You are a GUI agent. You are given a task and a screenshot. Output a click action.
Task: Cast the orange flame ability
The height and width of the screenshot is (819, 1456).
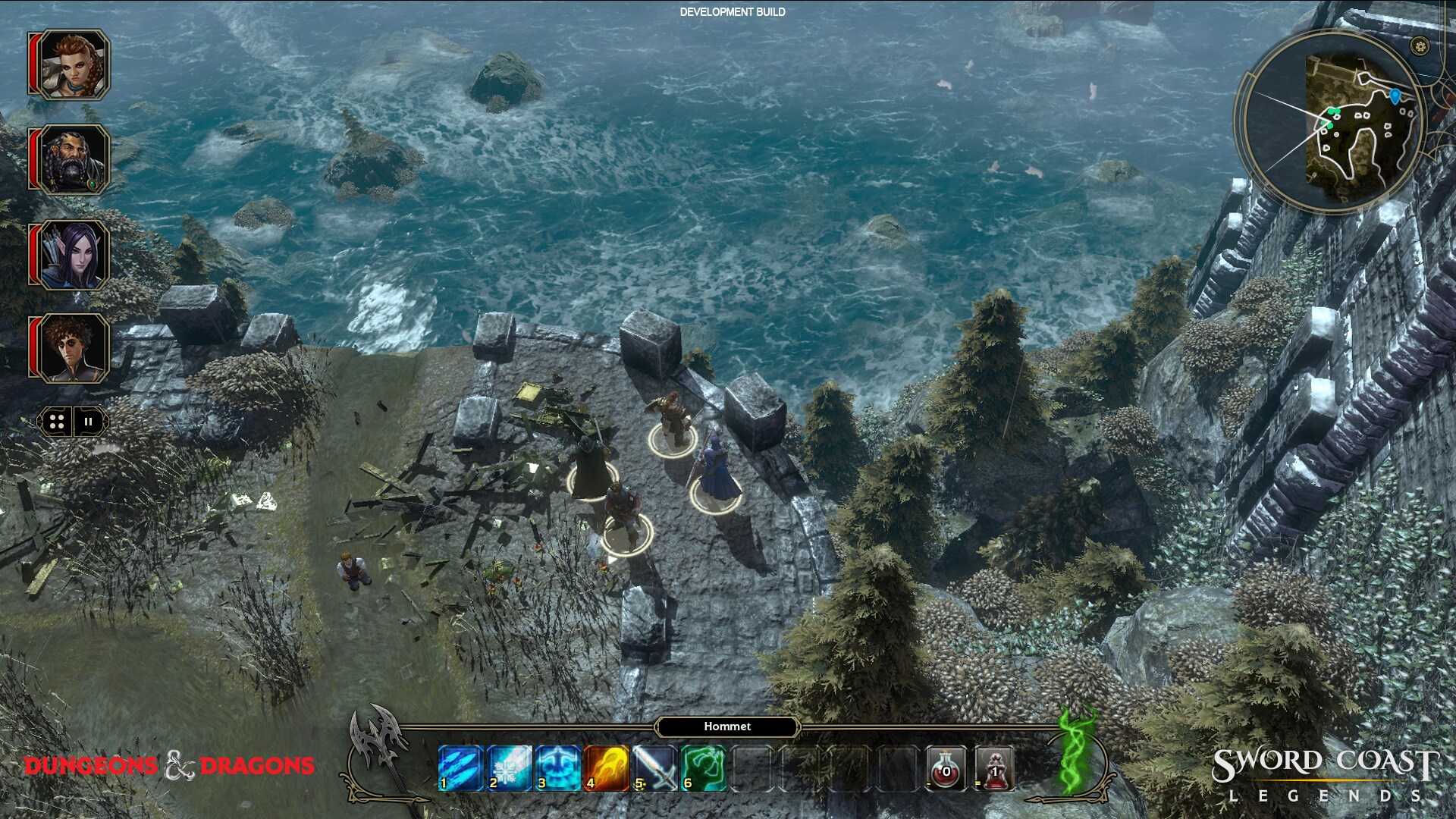click(606, 767)
